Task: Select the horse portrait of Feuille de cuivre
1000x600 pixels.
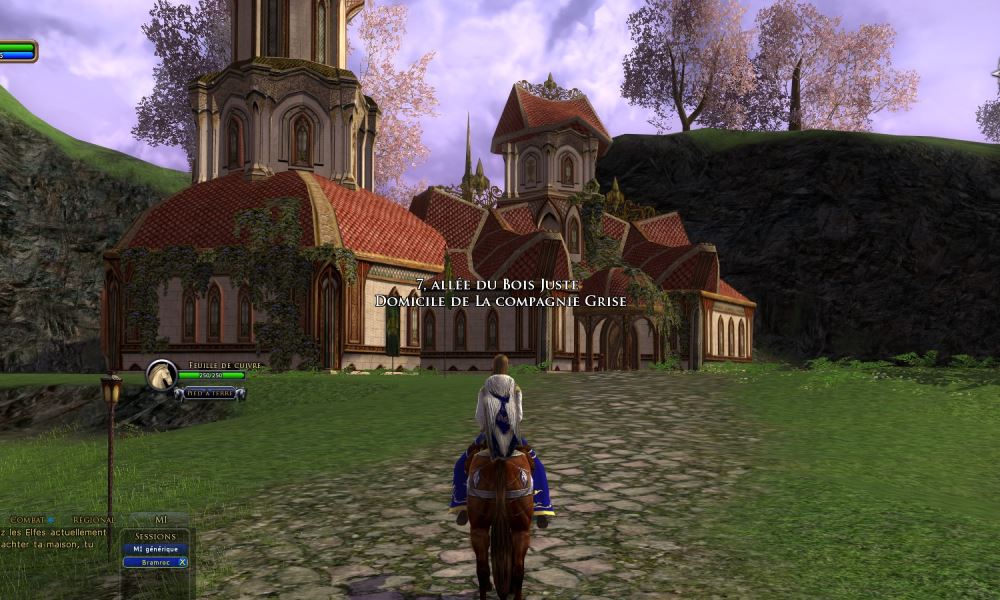Action: (161, 376)
